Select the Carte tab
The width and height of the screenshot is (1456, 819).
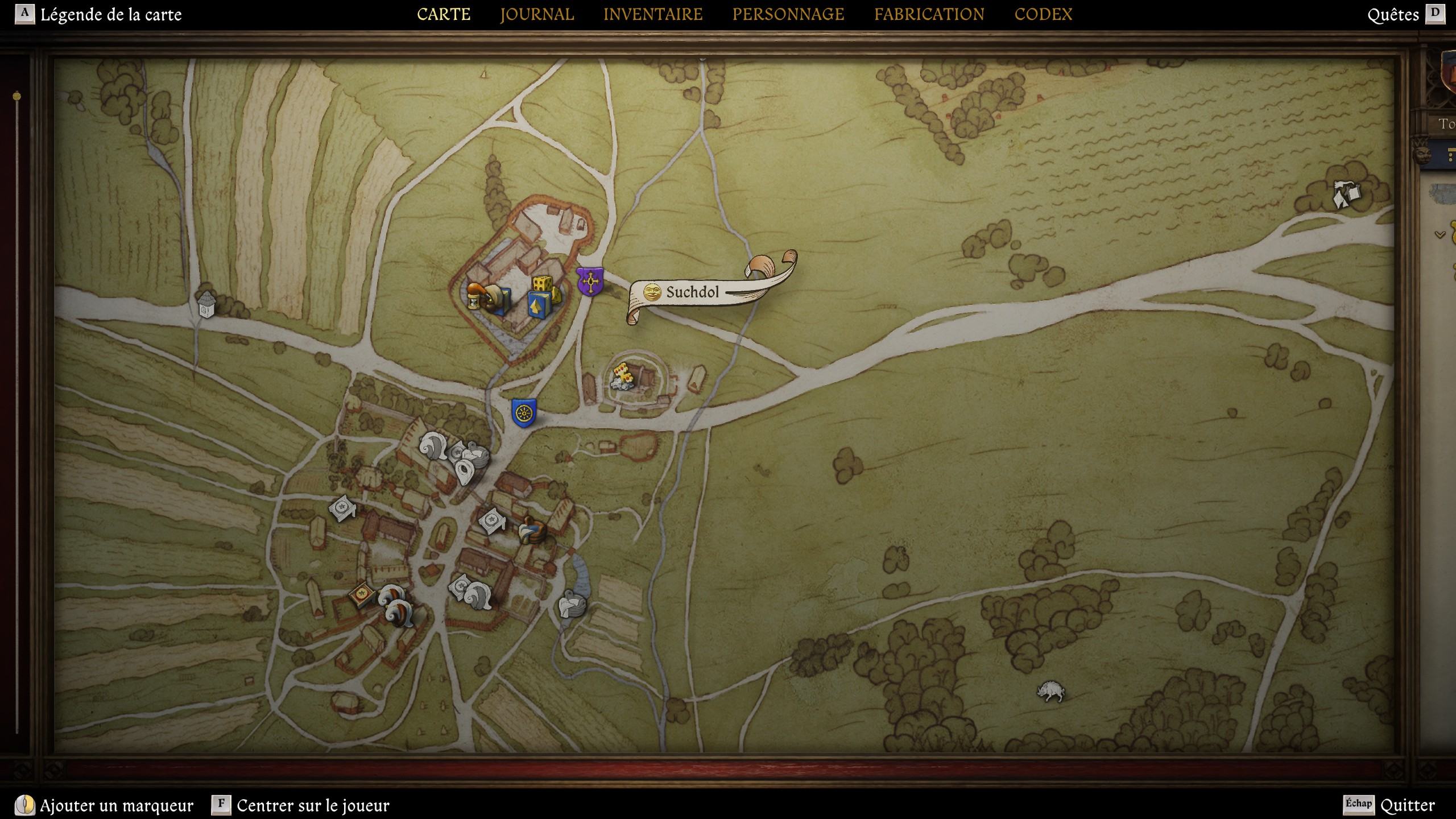444,14
